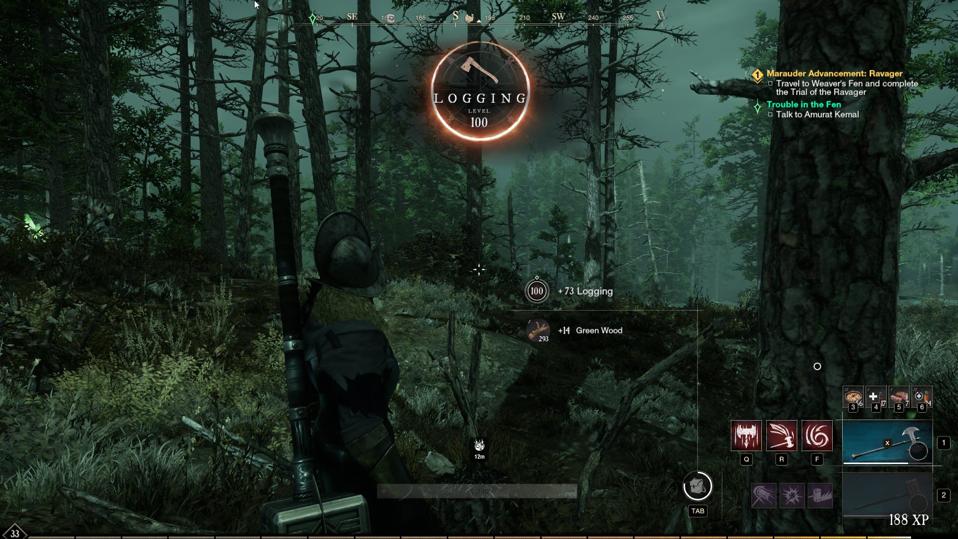Eat the meat ration in slot 5
Image resolution: width=958 pixels, height=539 pixels.
coord(898,398)
